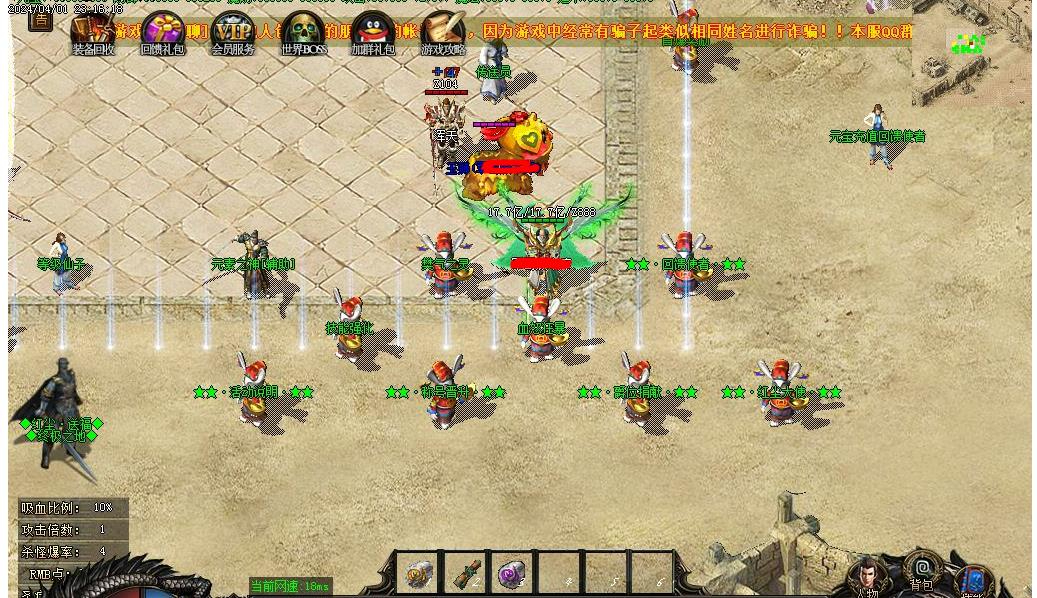This screenshot has width=1037, height=598.
Task: Open the 游戏攻略 scroll guide
Action: (x=443, y=31)
